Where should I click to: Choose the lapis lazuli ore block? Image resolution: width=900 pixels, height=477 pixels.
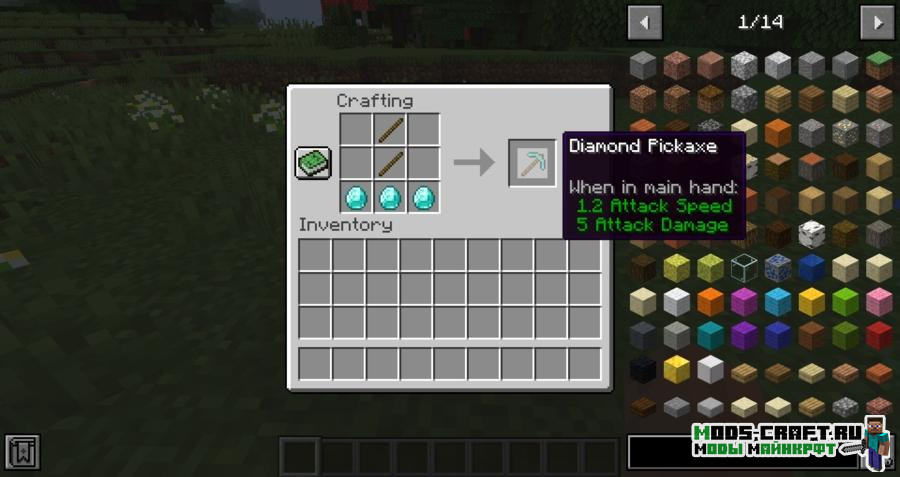778,268
